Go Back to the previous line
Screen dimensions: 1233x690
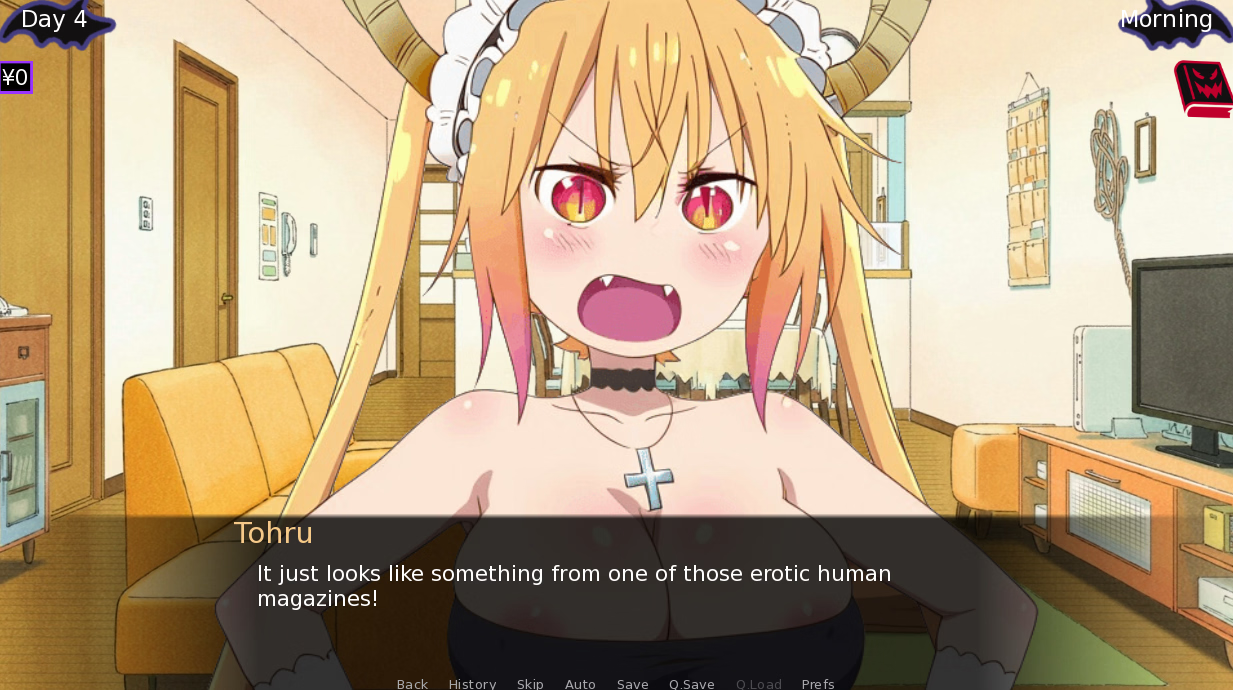[x=412, y=684]
